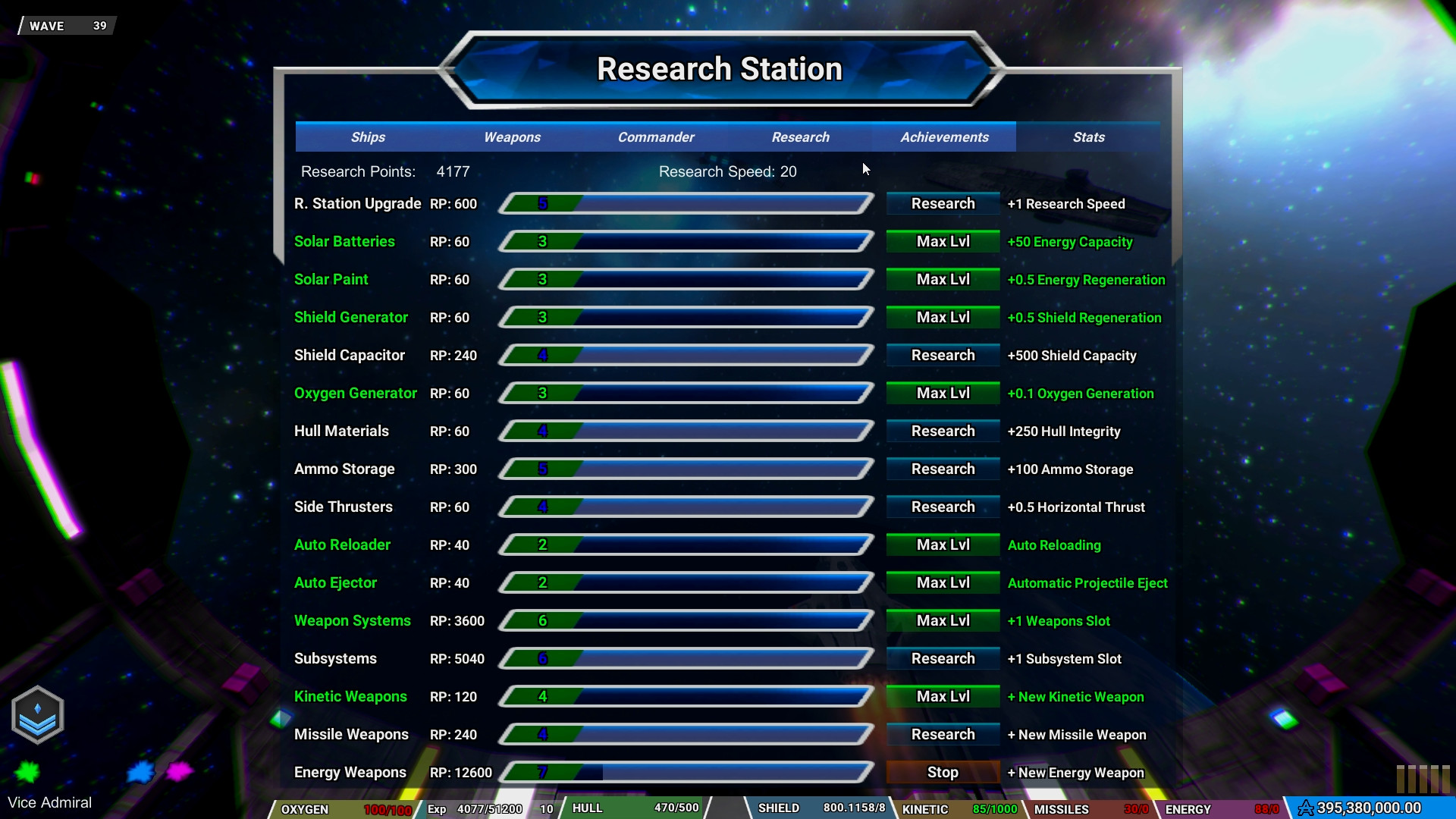Click the Max Lvl button for Solar Batteries
Viewport: 1456px width, 819px height.
tap(942, 241)
